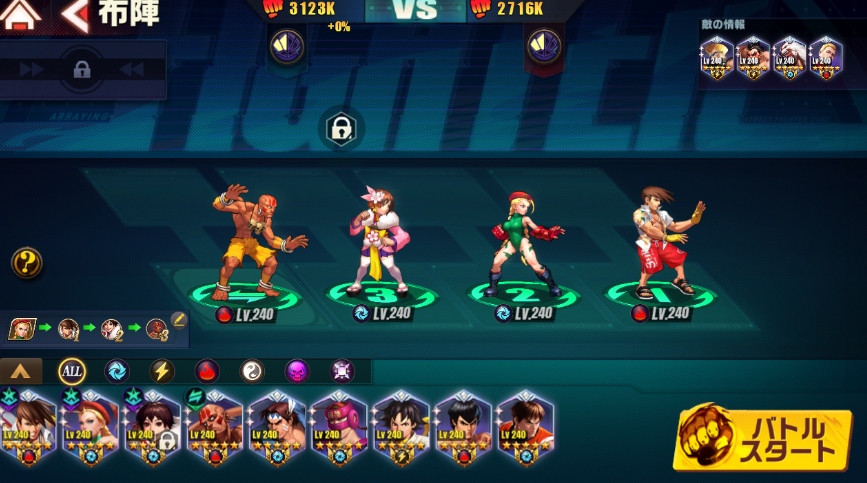Open the yellow question mark help
867x483 pixels.
click(x=26, y=263)
